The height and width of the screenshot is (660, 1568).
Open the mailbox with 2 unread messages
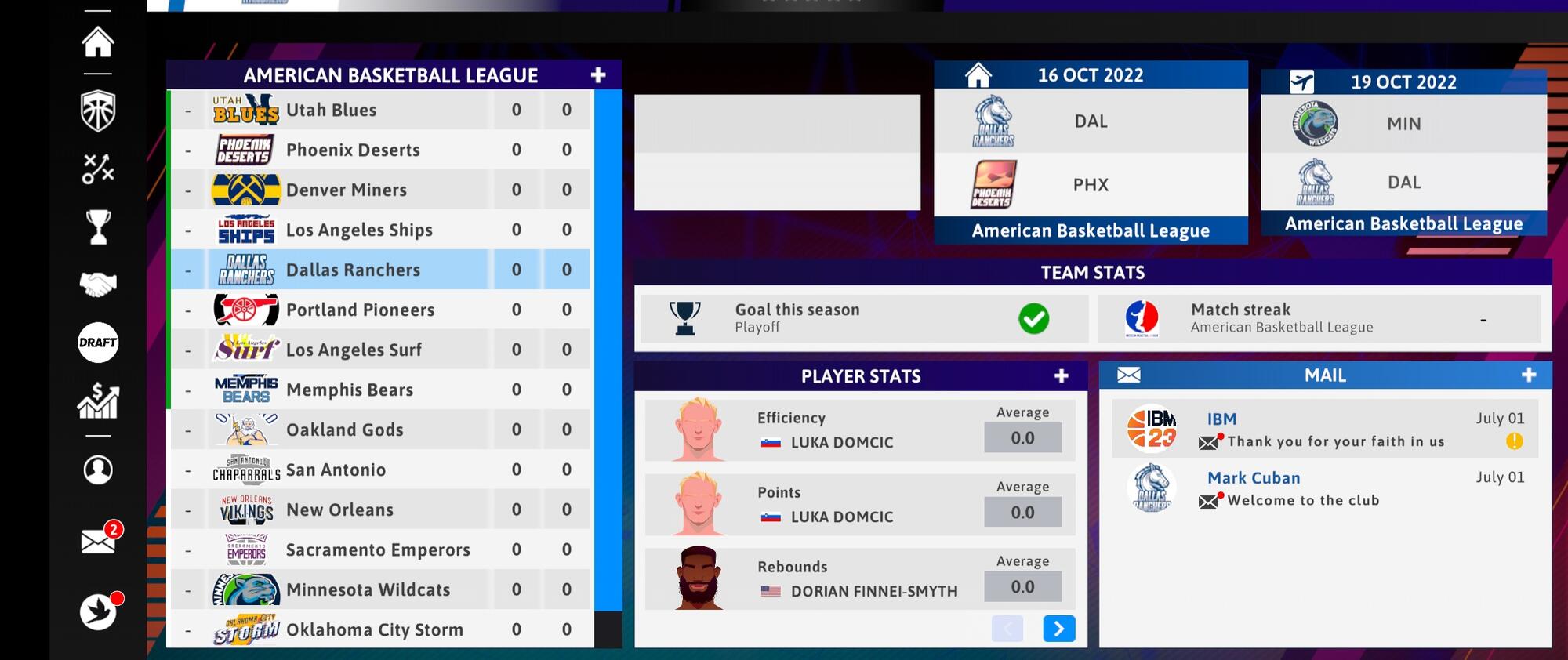pos(99,540)
